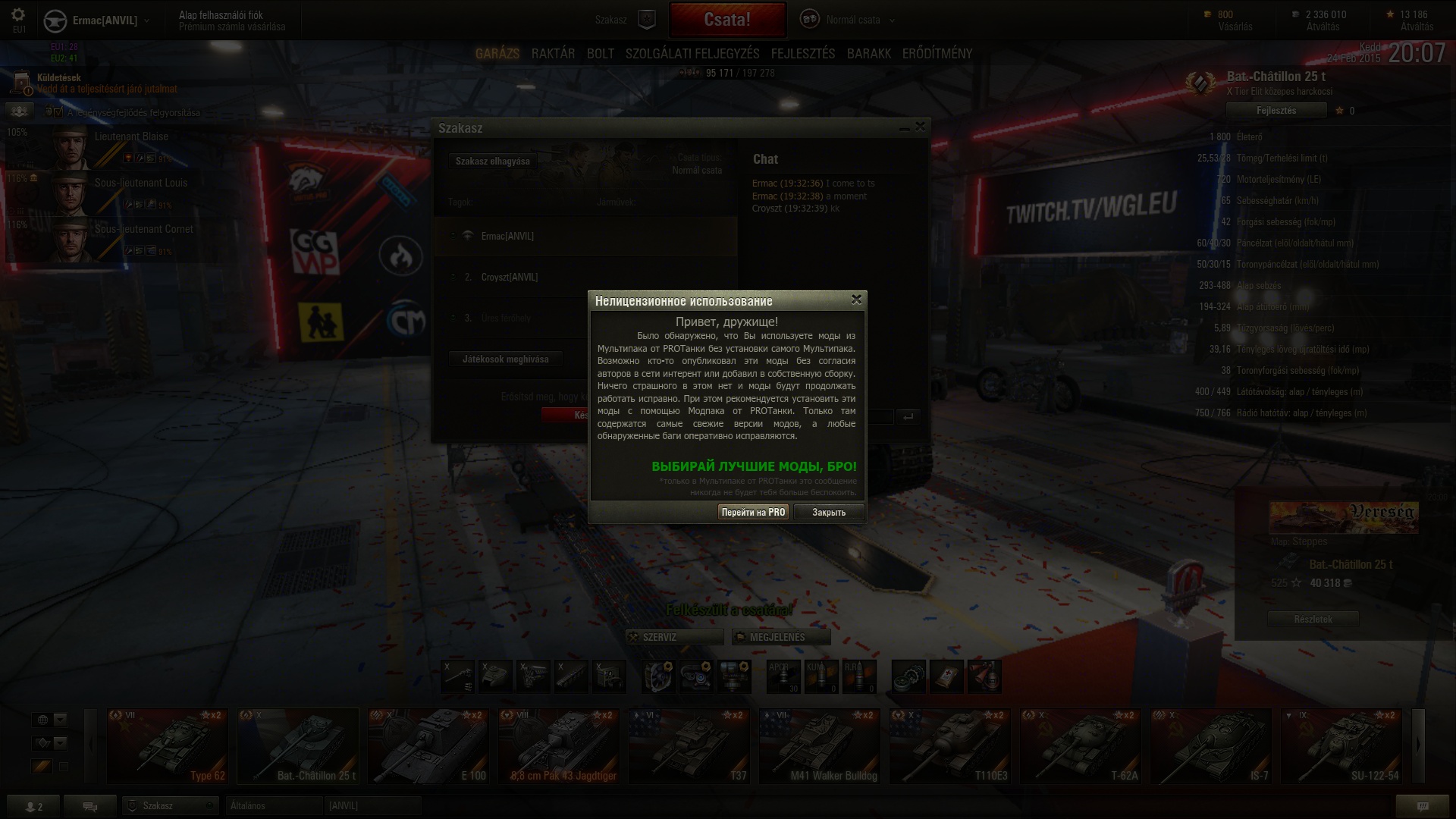Open the SZERVIZ service menu
1456x819 pixels.
tap(674, 638)
